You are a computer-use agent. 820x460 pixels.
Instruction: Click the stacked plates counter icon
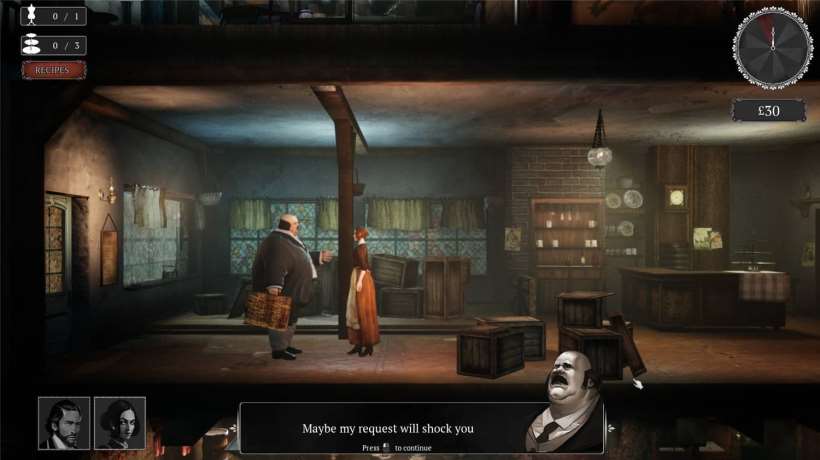coord(30,45)
